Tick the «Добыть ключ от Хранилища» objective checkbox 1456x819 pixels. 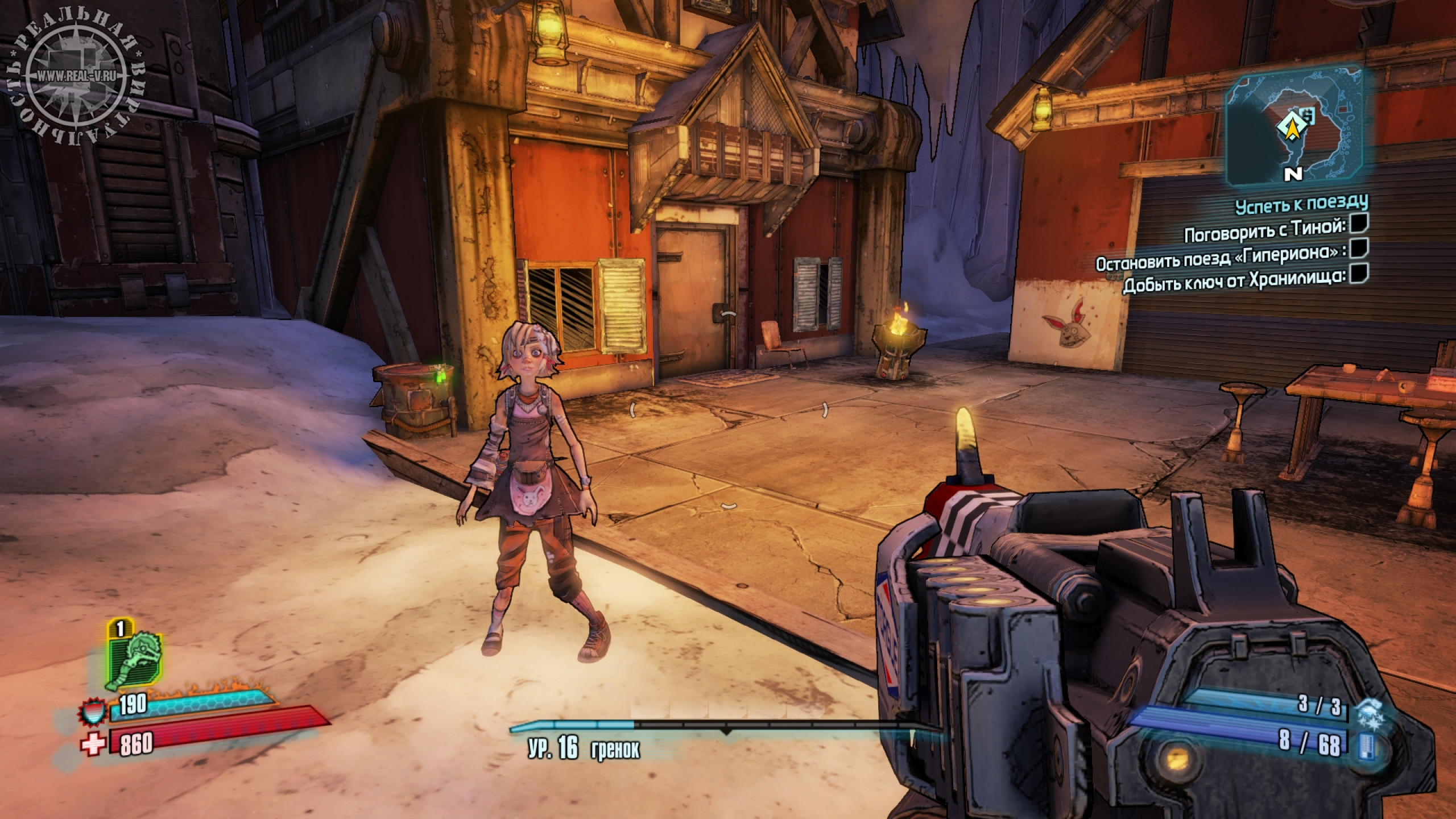pos(1359,272)
